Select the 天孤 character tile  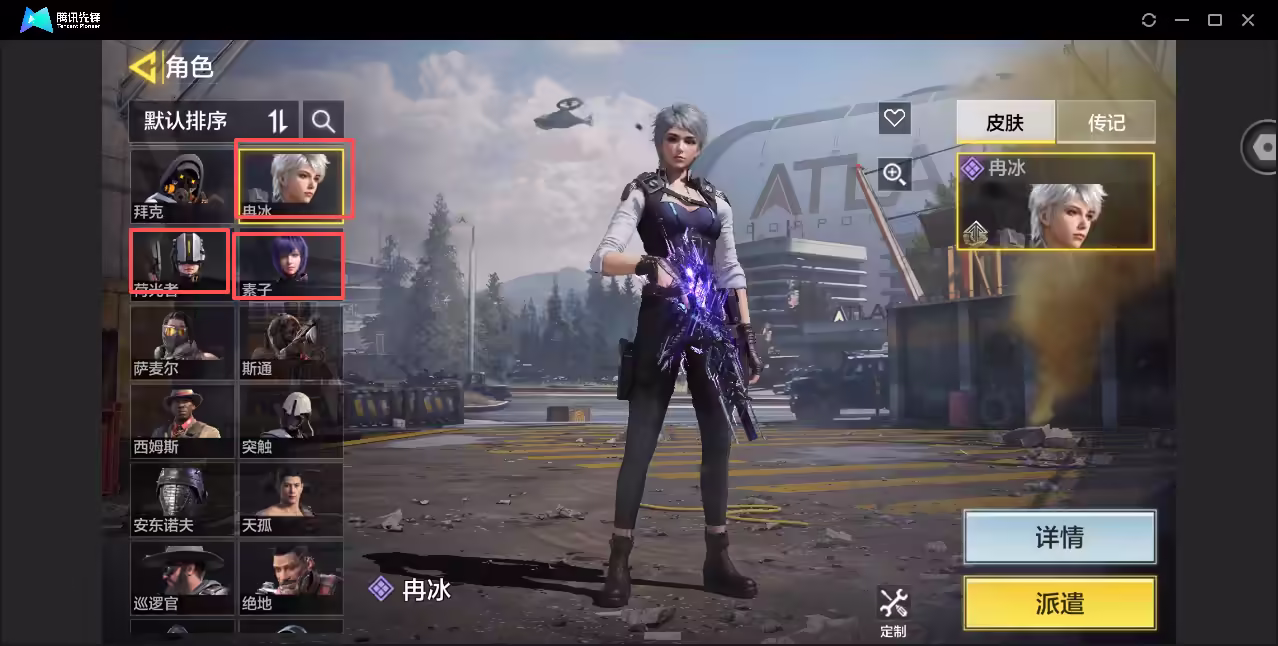[x=290, y=498]
